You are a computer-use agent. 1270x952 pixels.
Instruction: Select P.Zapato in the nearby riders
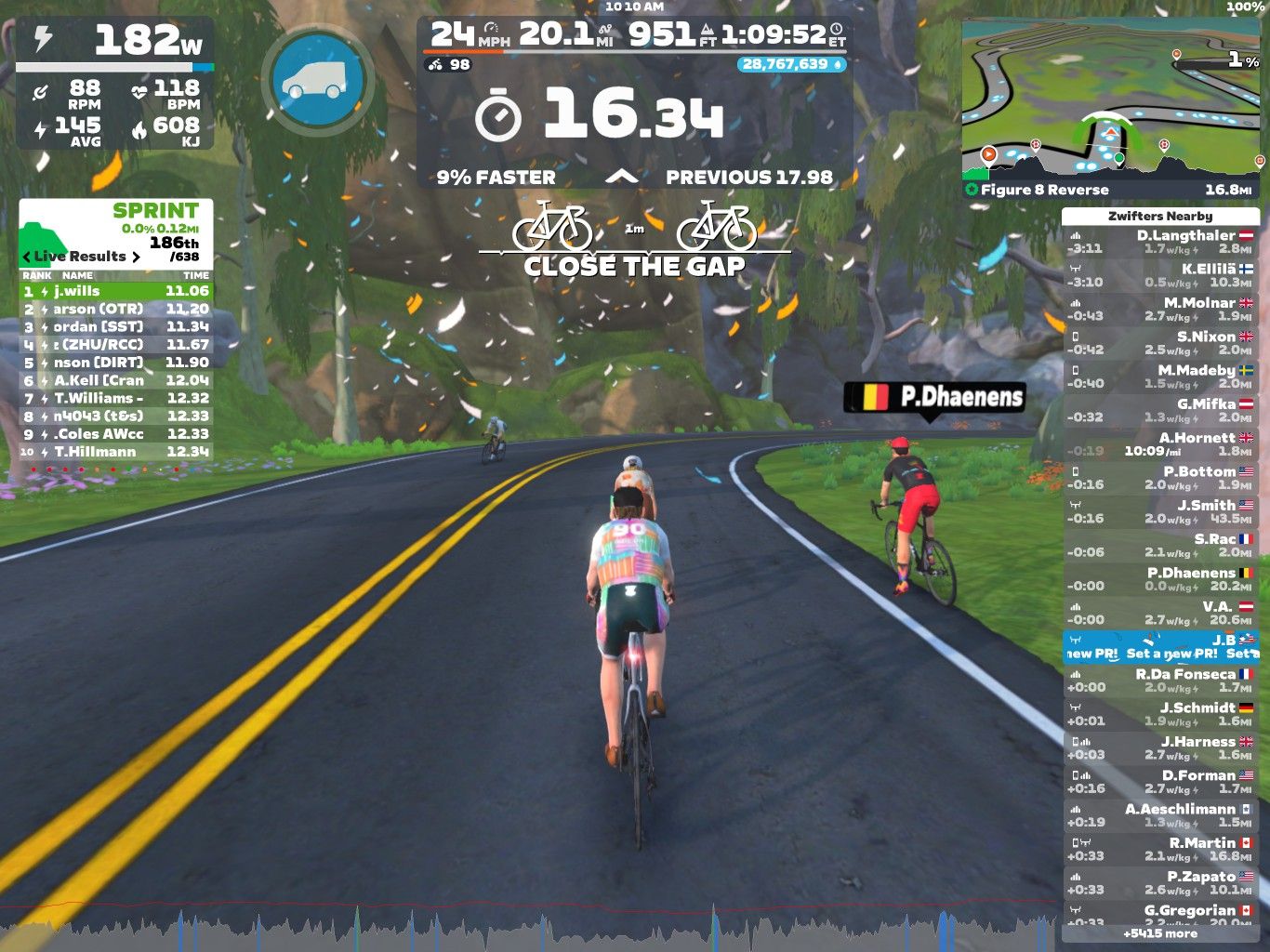1160,883
